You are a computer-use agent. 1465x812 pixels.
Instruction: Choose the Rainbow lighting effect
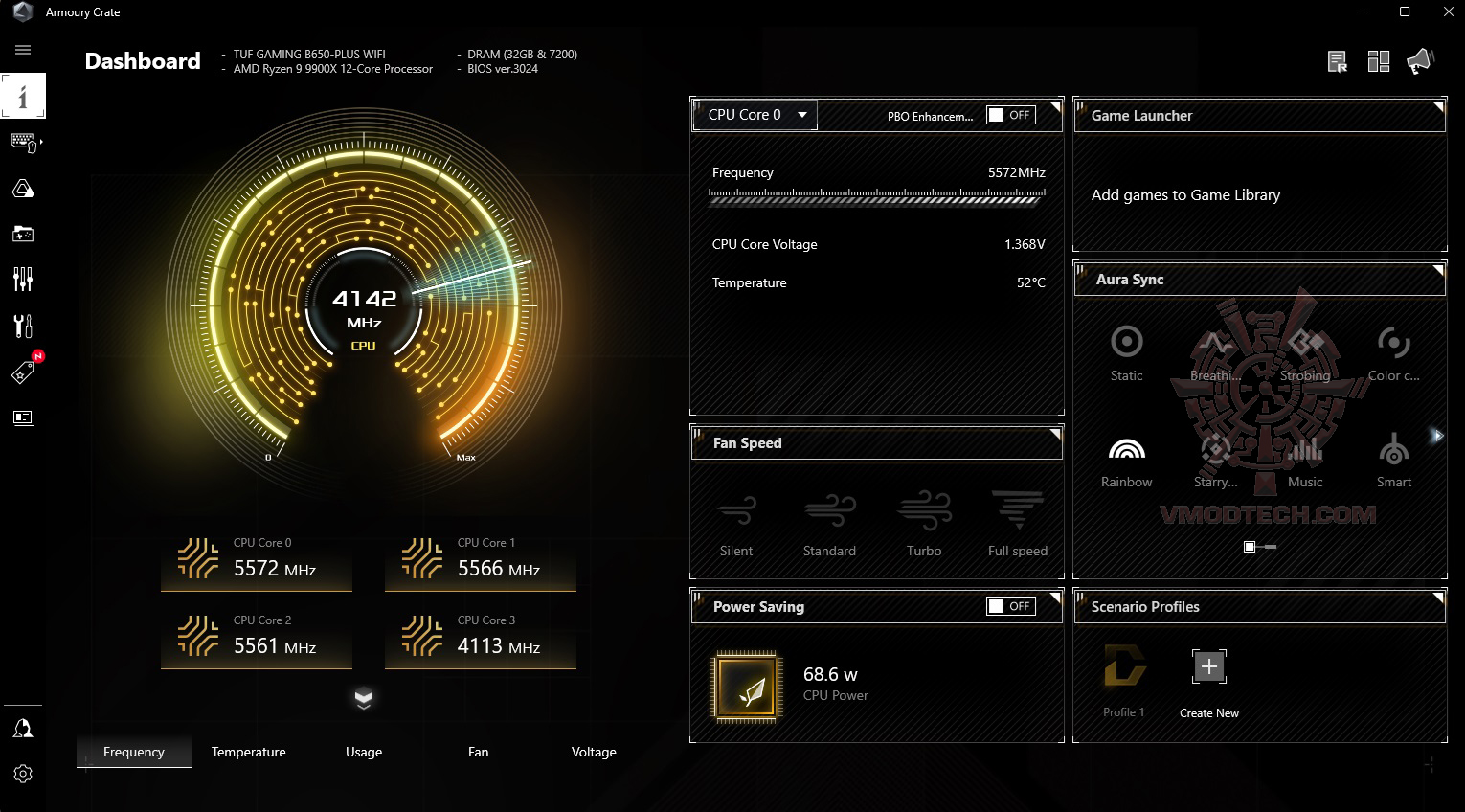pos(1126,460)
